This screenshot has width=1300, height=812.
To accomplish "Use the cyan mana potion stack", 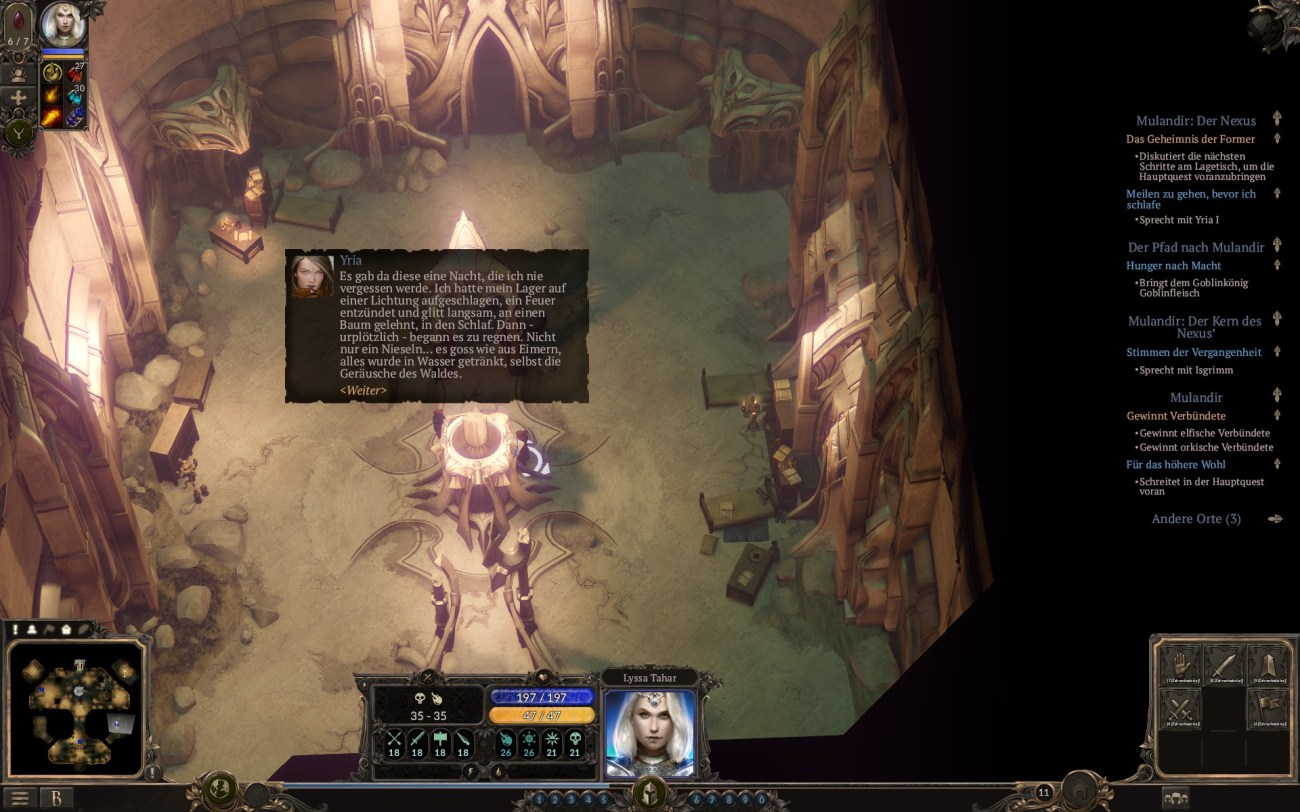I will pos(77,96).
